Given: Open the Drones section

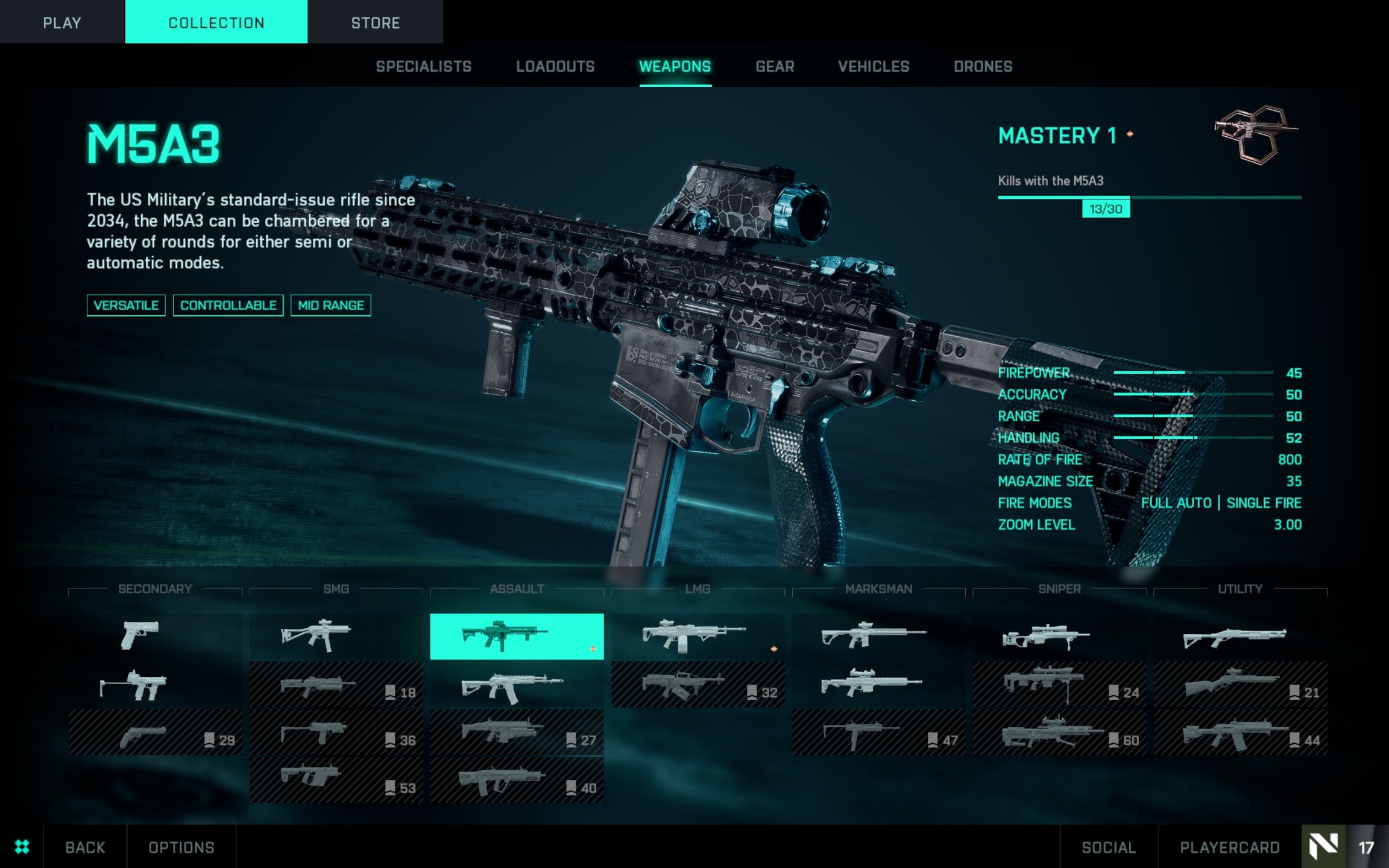Looking at the screenshot, I should (983, 66).
